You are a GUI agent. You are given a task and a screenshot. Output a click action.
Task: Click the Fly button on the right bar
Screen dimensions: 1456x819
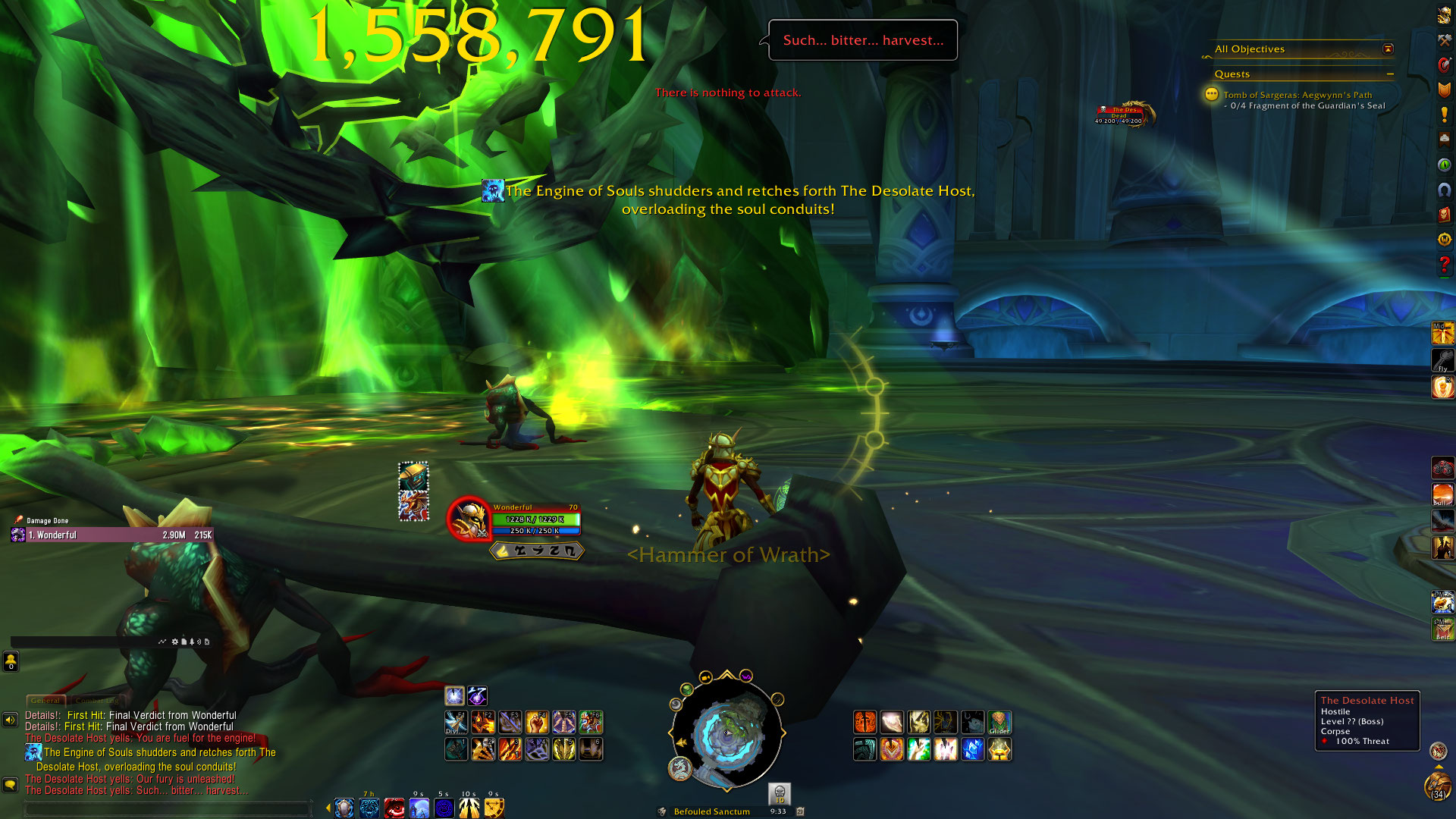1442,360
